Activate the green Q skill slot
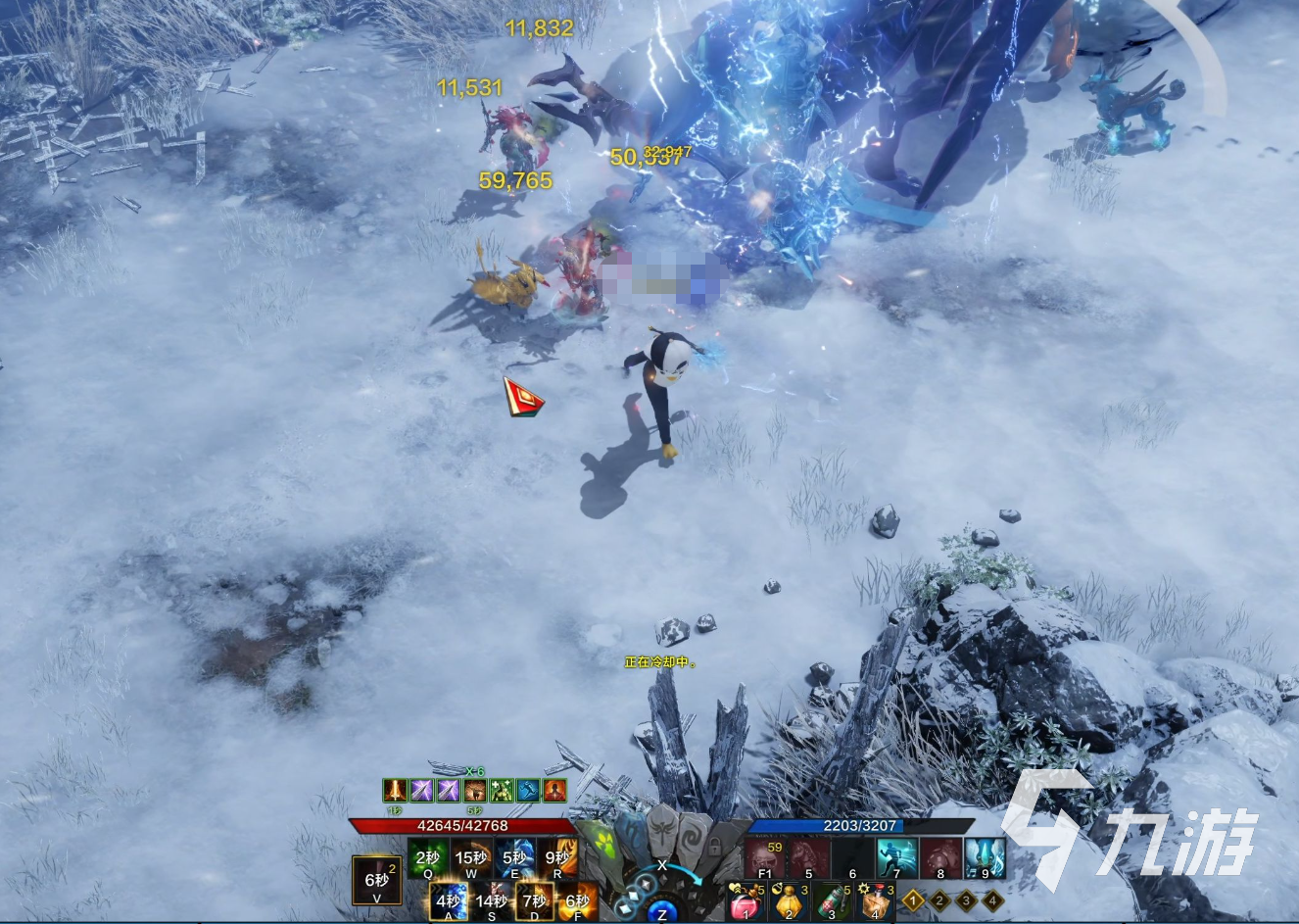 point(428,858)
